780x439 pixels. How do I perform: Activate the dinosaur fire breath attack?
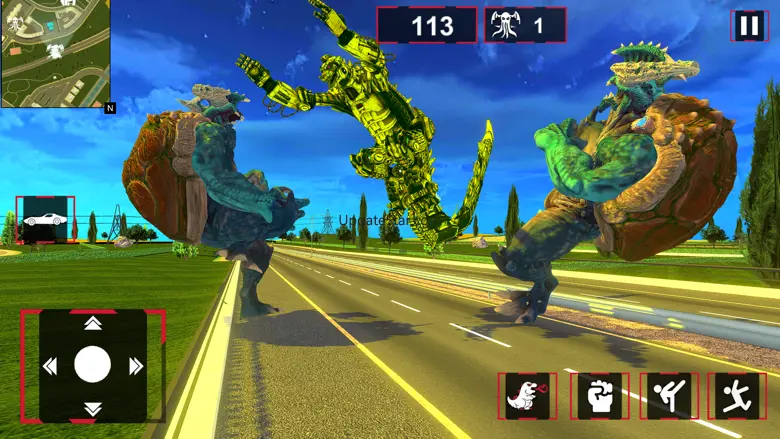(527, 396)
